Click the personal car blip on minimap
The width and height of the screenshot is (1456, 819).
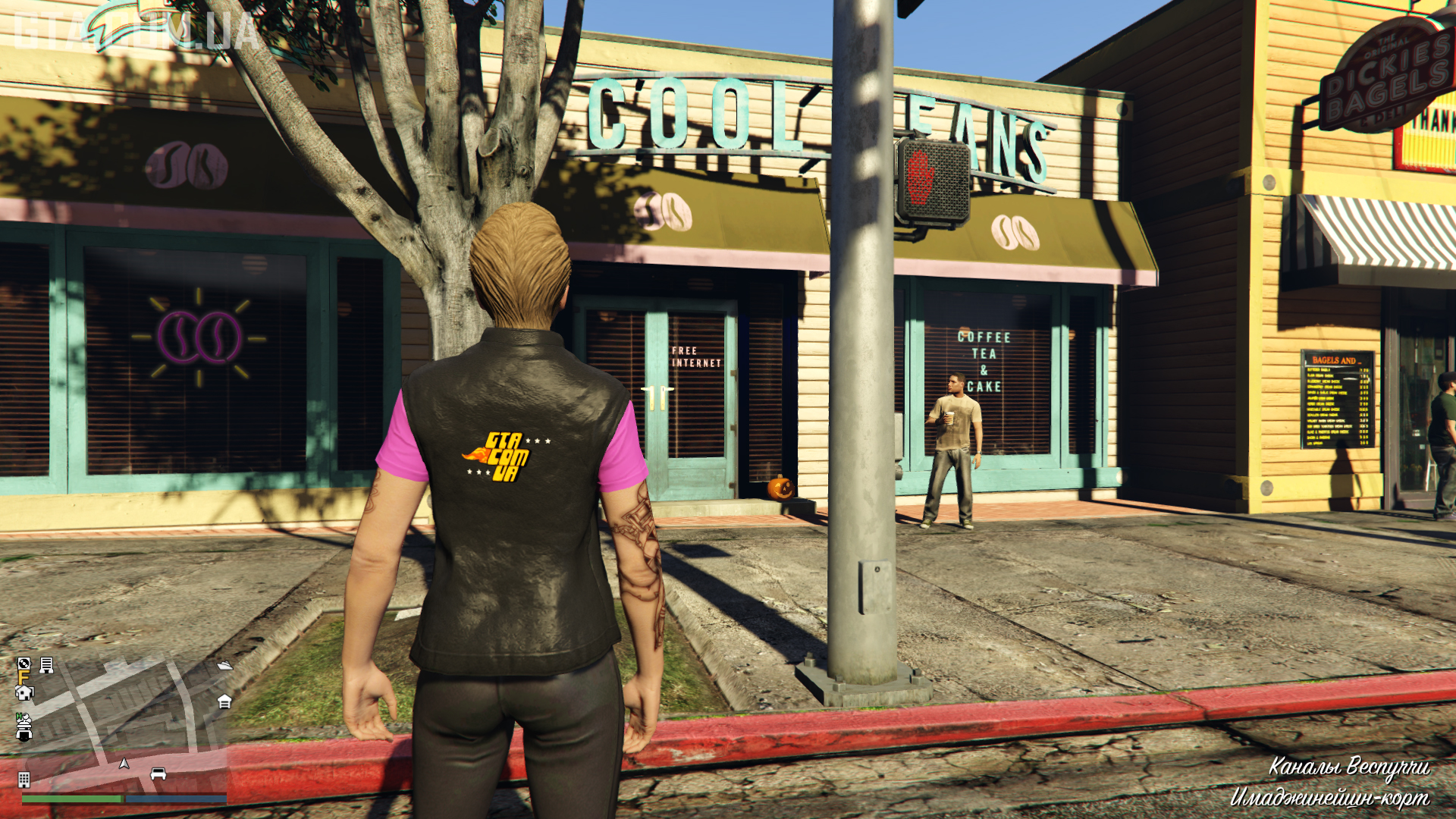click(158, 773)
